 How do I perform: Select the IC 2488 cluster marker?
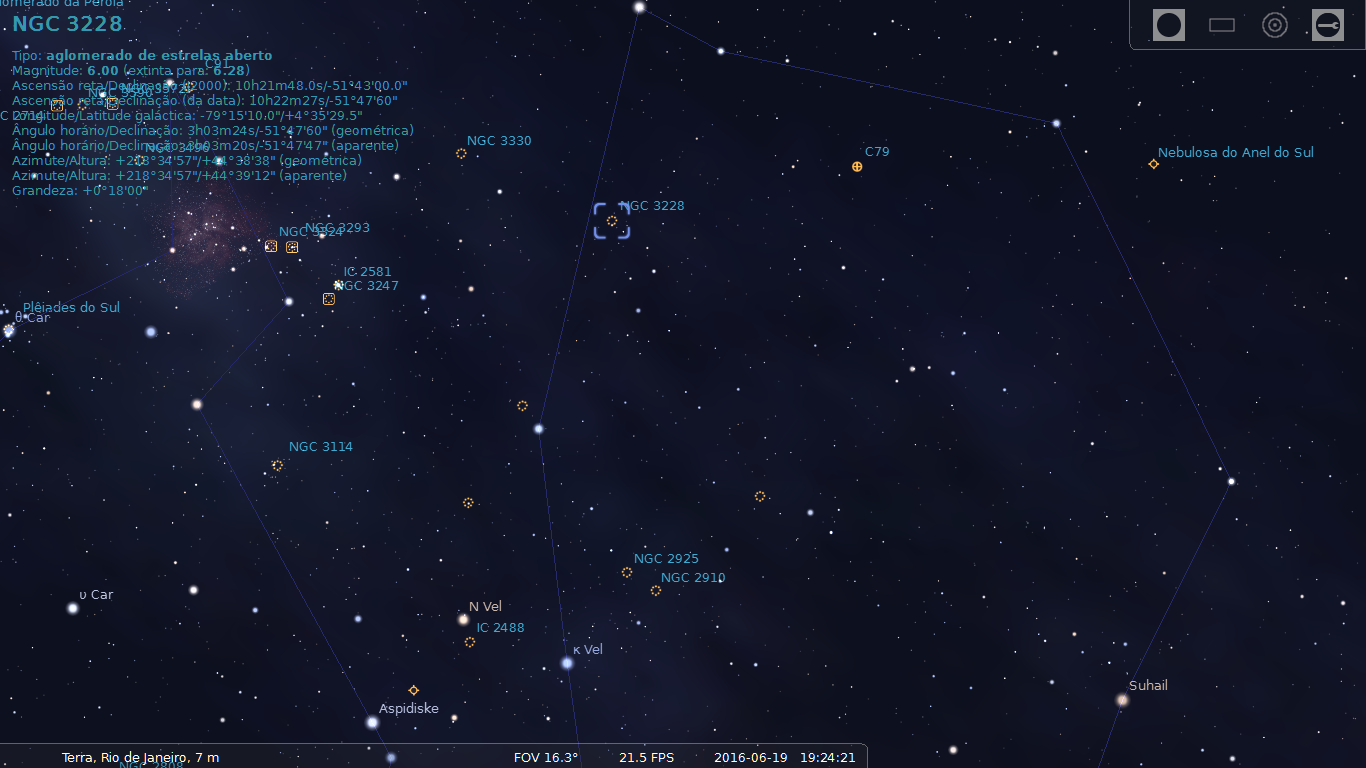(x=470, y=642)
